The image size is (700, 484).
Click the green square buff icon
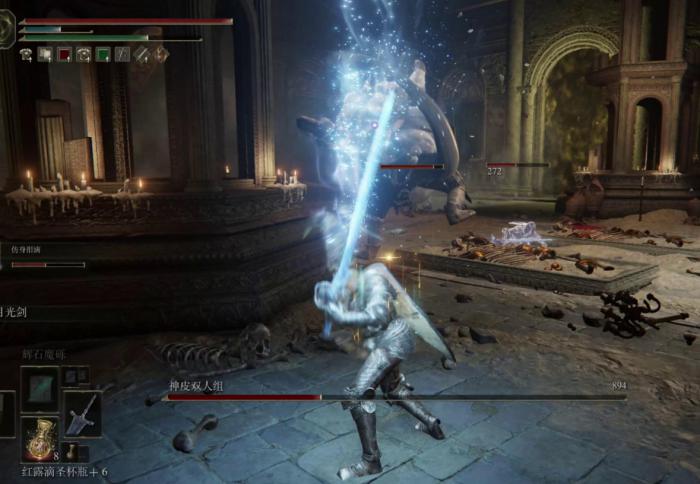pos(101,55)
